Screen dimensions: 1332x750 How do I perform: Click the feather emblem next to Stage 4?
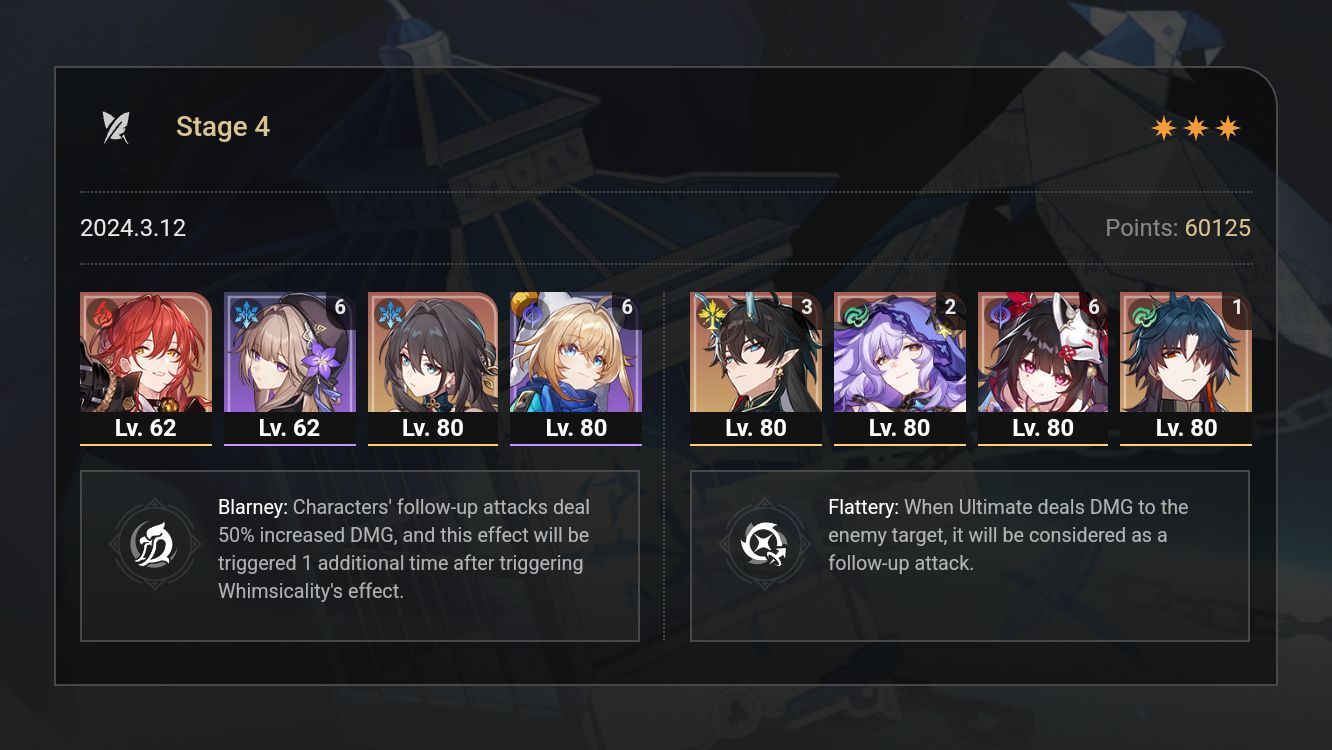click(116, 125)
